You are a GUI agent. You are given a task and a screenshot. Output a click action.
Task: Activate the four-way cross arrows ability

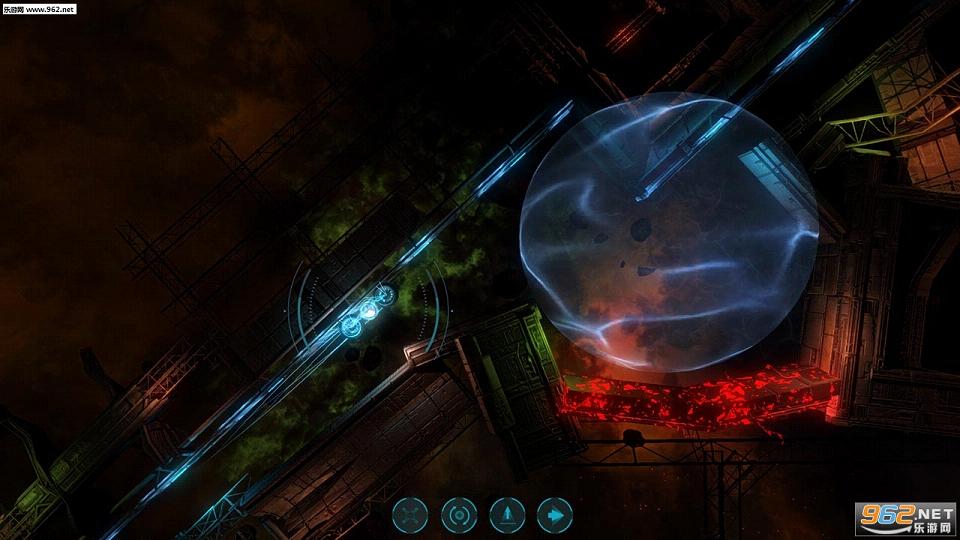(x=410, y=516)
